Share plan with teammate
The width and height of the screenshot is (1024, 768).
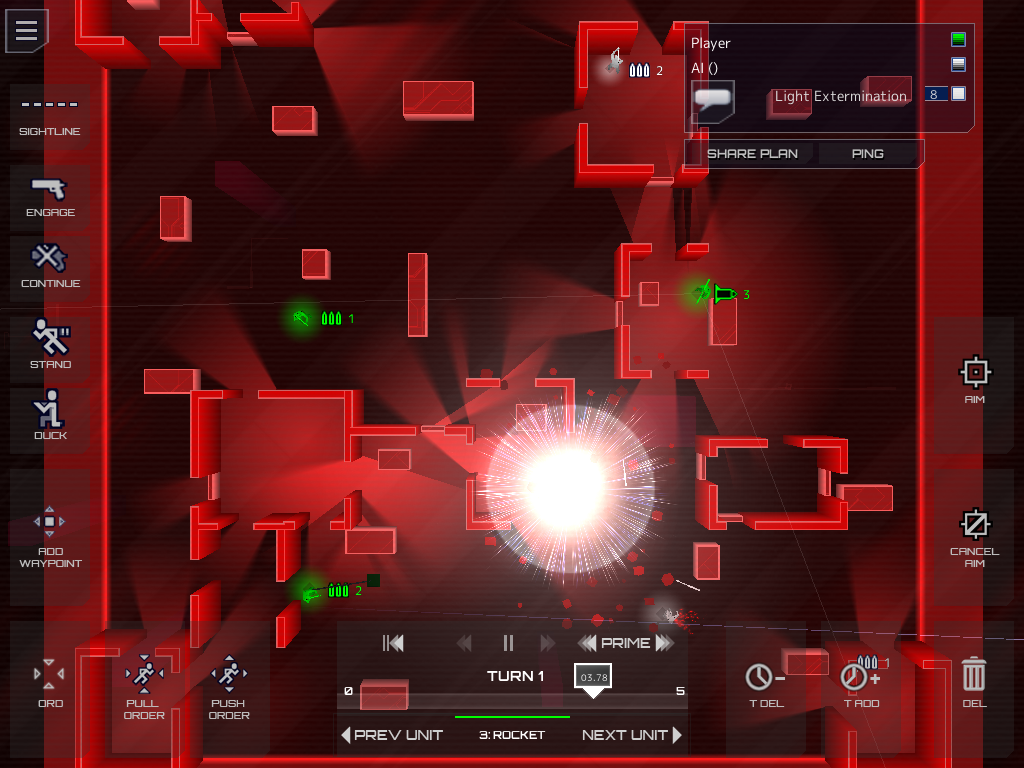[752, 153]
